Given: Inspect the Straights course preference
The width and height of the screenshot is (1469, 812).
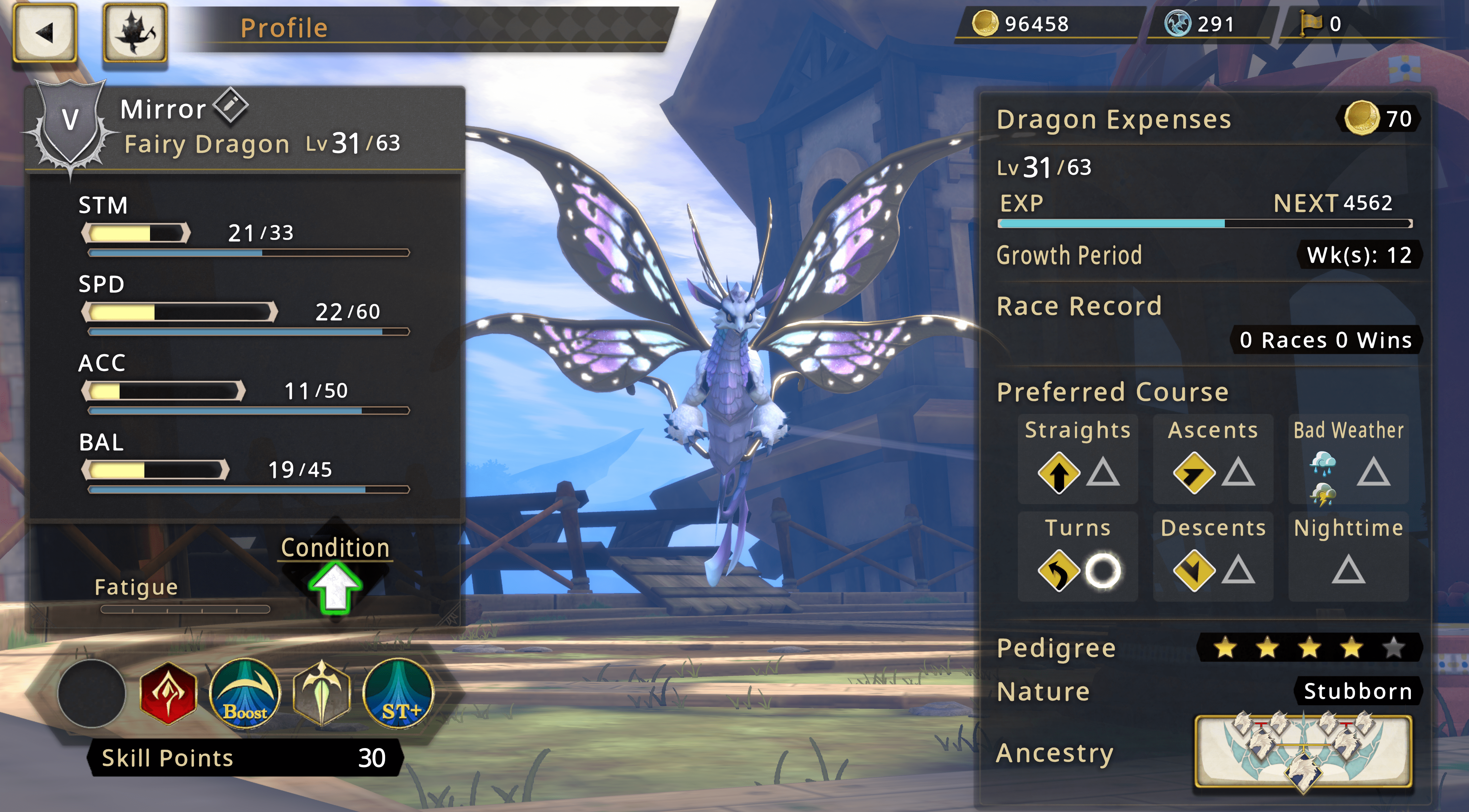Looking at the screenshot, I should 1078,458.
